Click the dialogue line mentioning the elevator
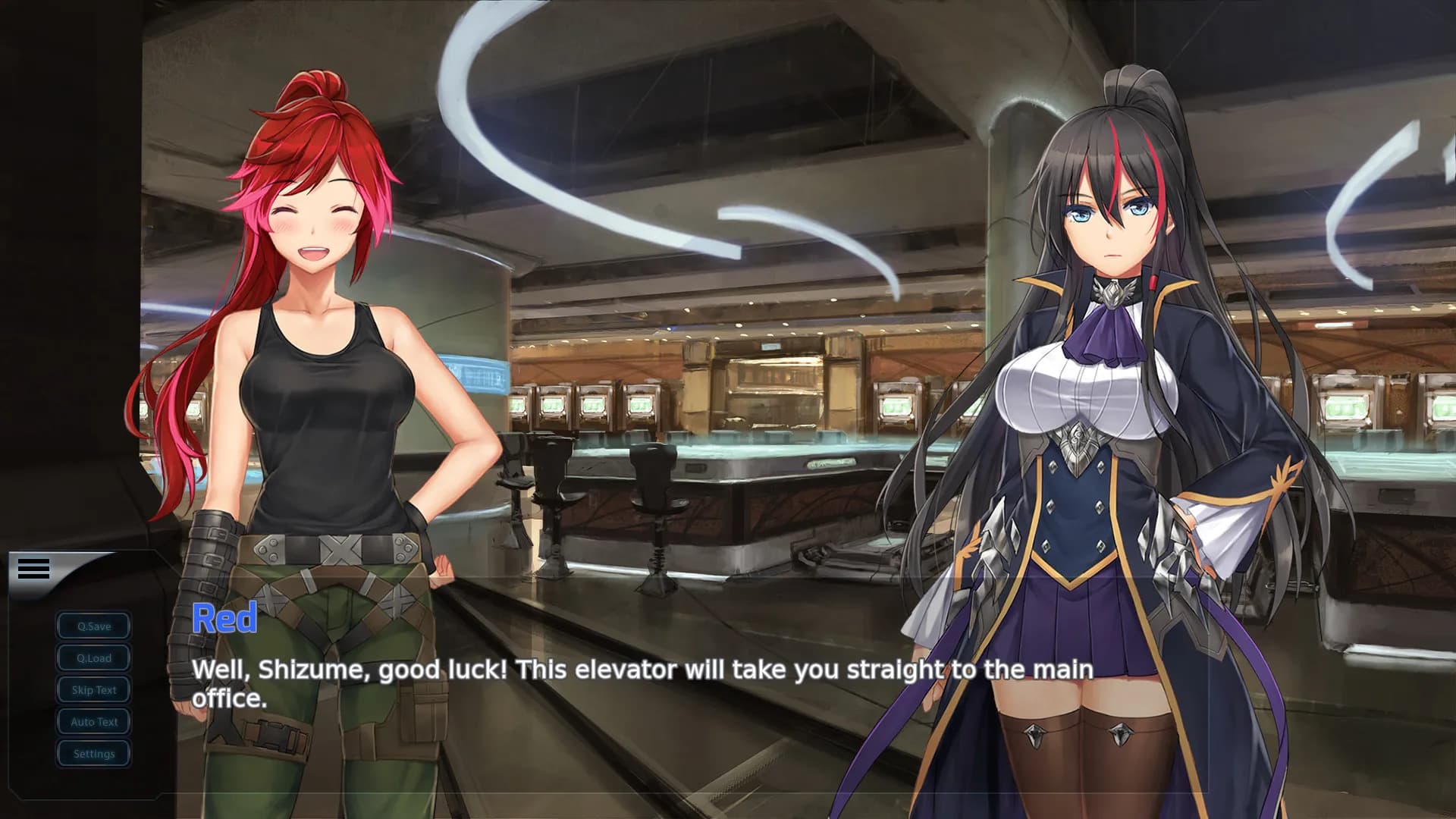This screenshot has height=819, width=1456. click(643, 670)
